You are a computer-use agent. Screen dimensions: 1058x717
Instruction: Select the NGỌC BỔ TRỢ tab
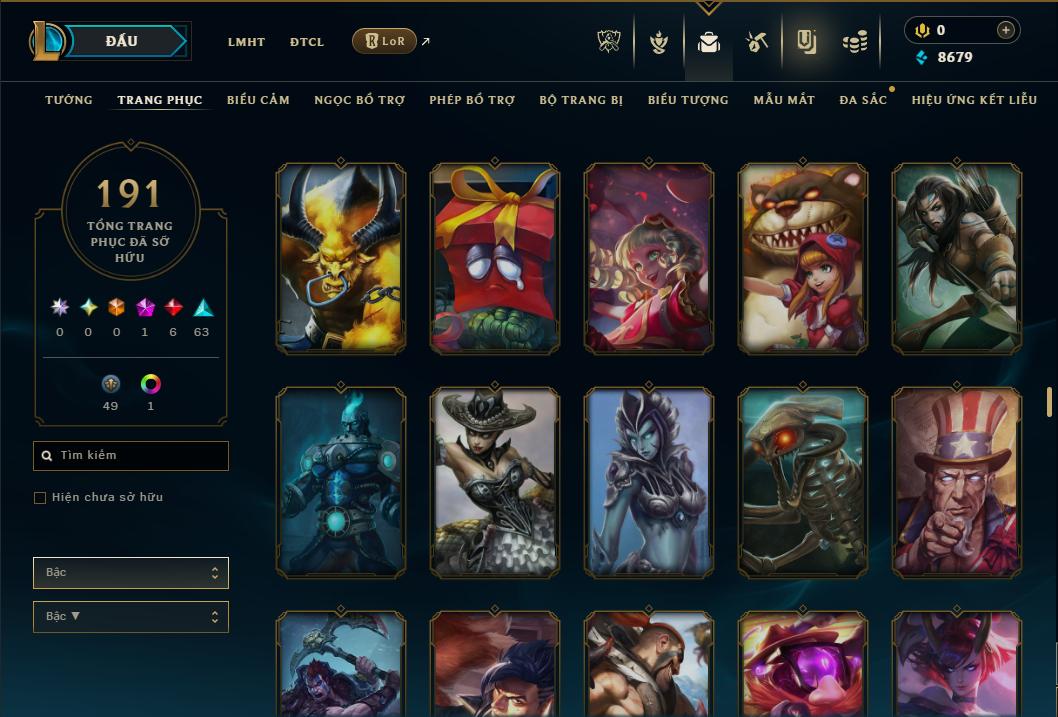coord(359,100)
